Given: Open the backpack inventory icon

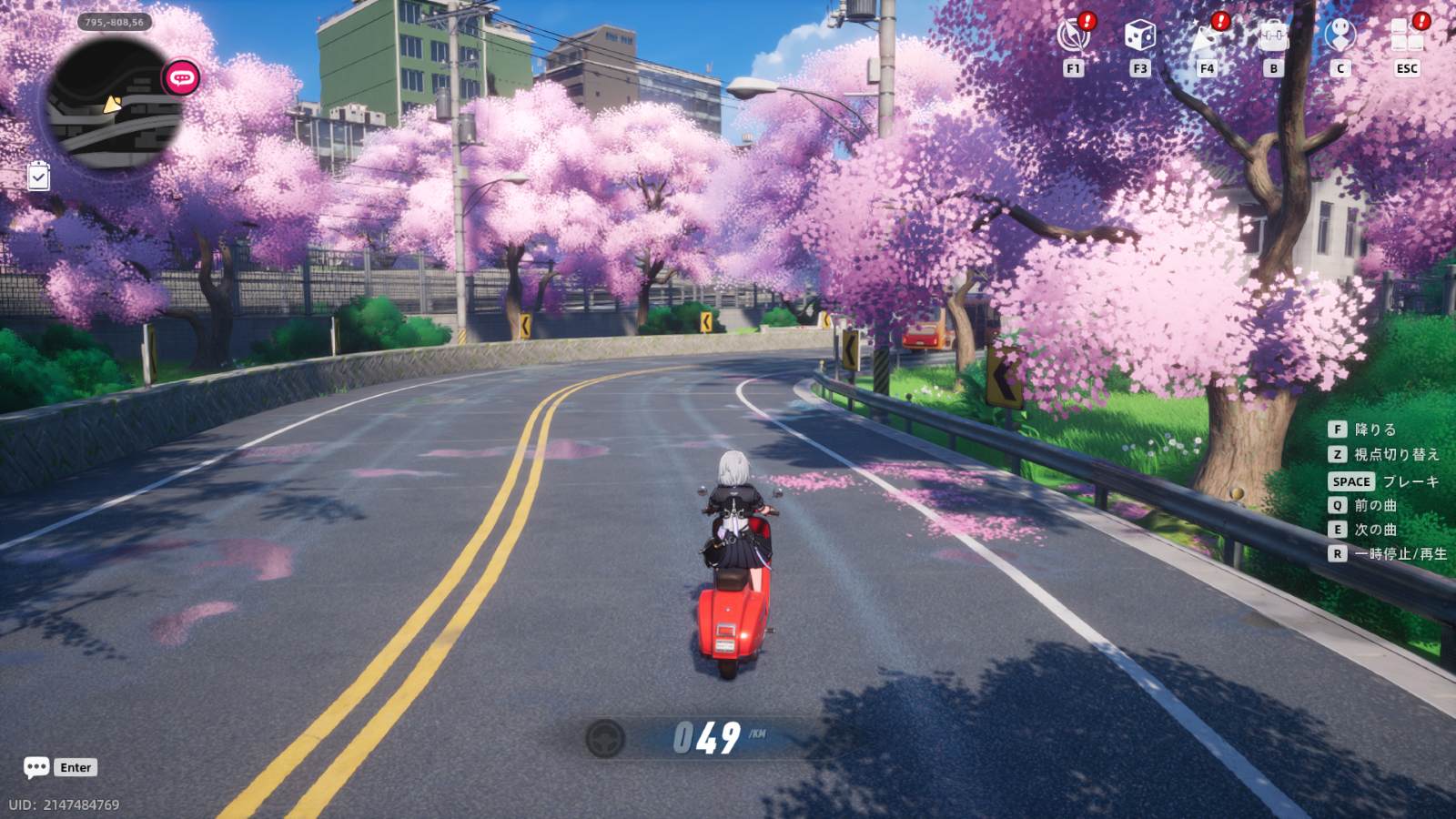Looking at the screenshot, I should click(1273, 36).
